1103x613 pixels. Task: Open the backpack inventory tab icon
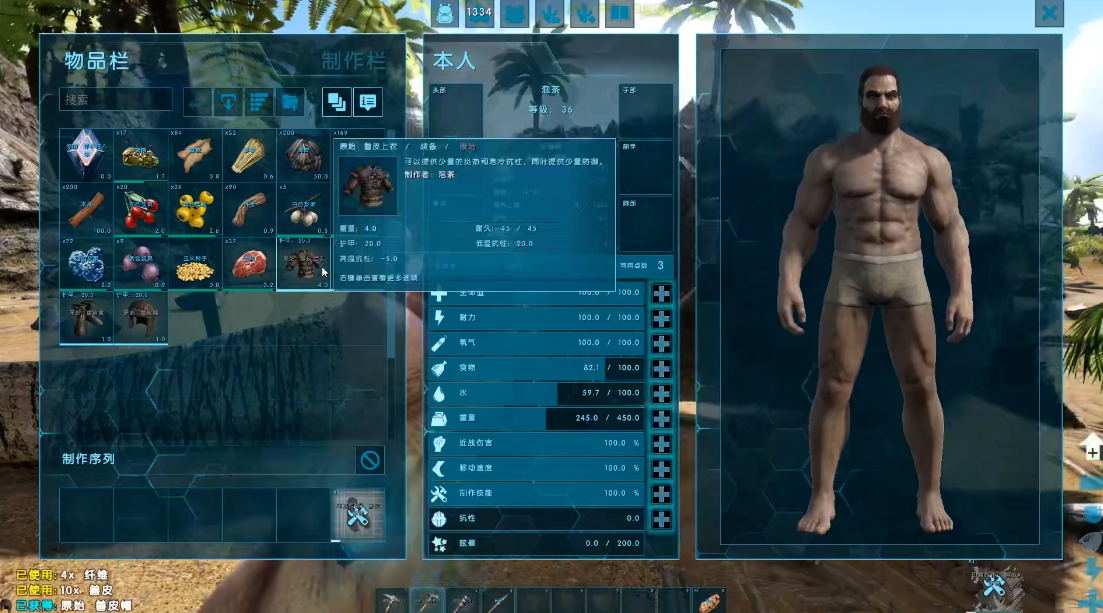[445, 13]
